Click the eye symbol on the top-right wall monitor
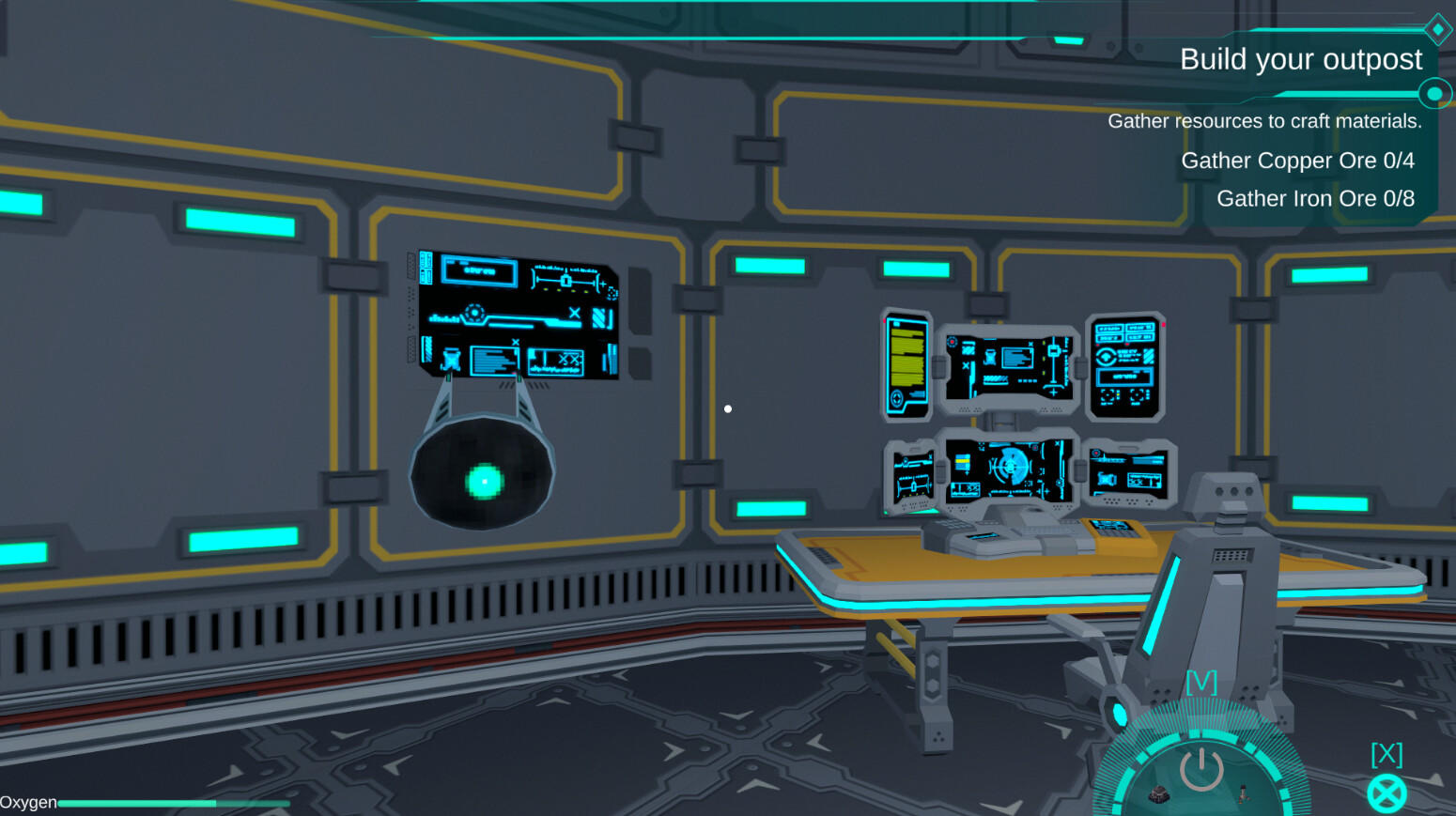The image size is (1456, 816). [x=1106, y=357]
